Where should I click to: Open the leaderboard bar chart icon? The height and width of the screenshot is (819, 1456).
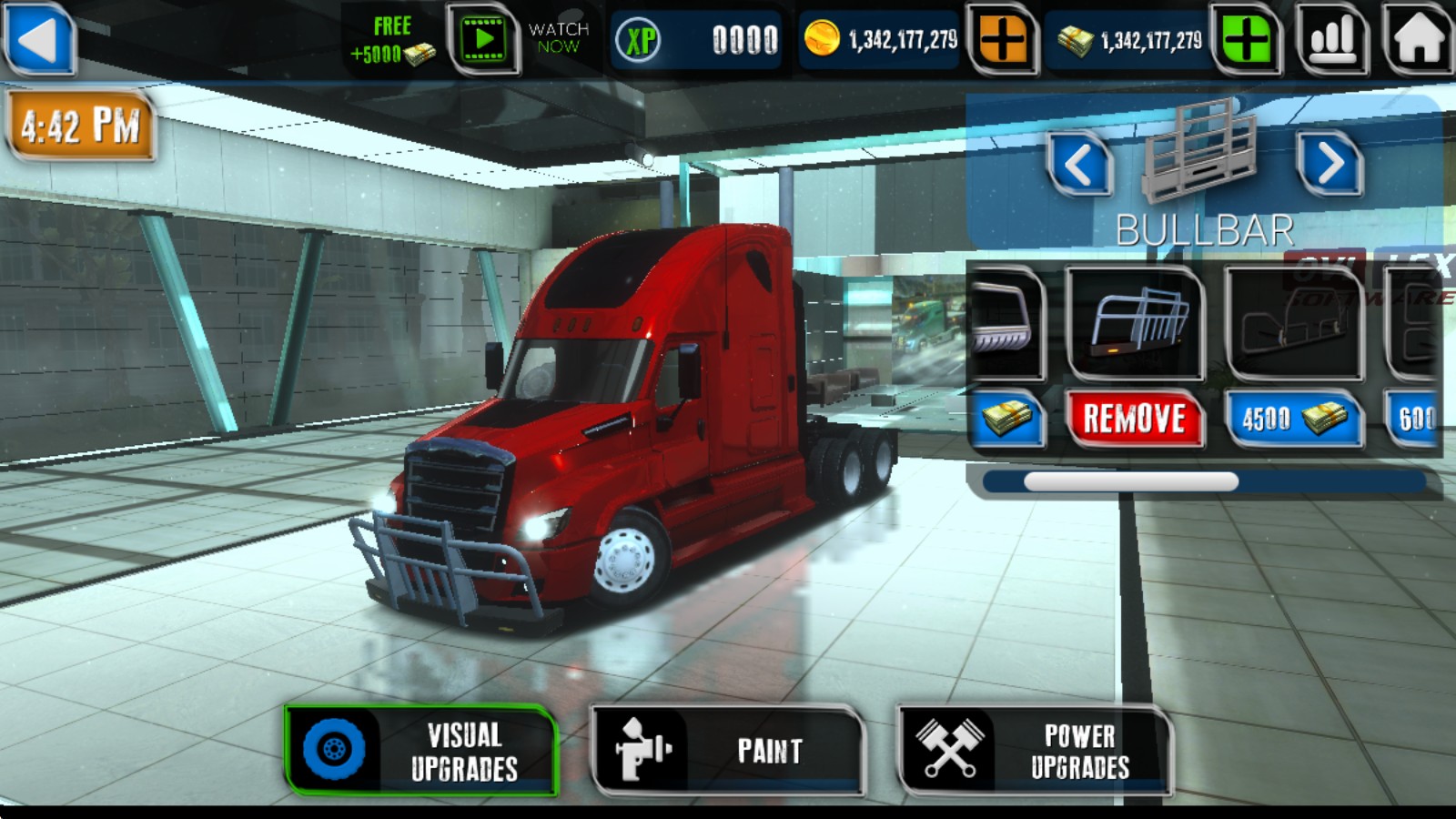coord(1332,39)
